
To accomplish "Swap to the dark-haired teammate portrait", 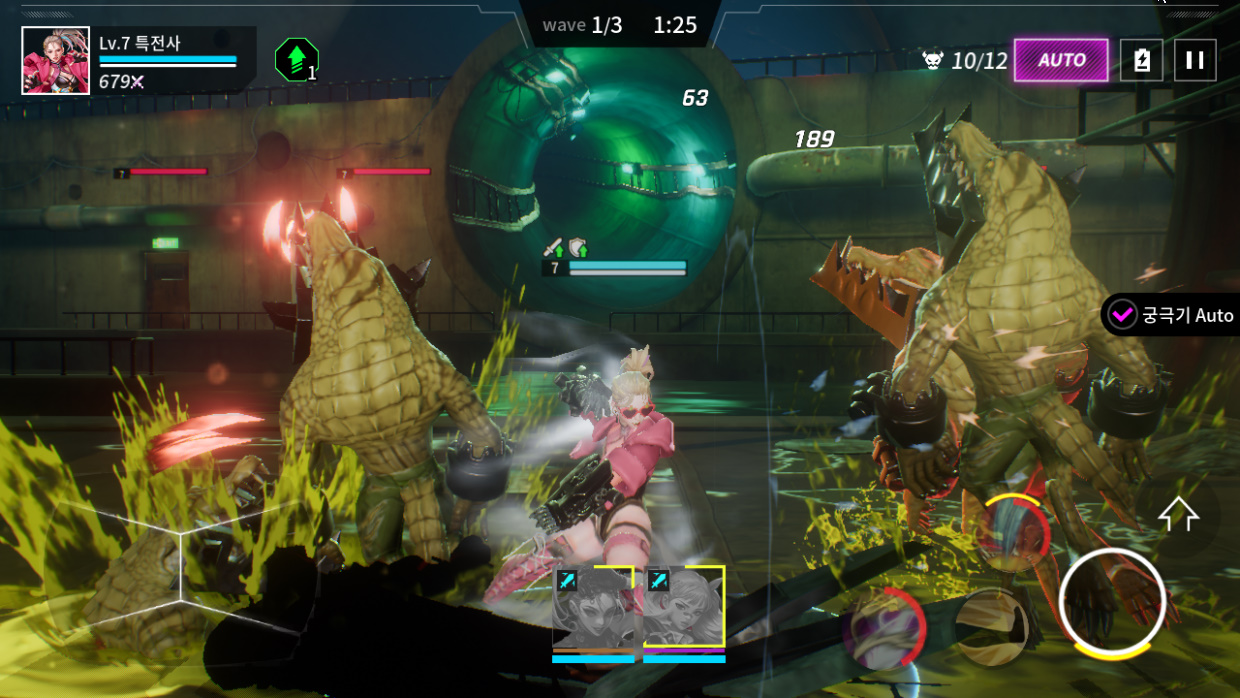I will click(x=592, y=609).
